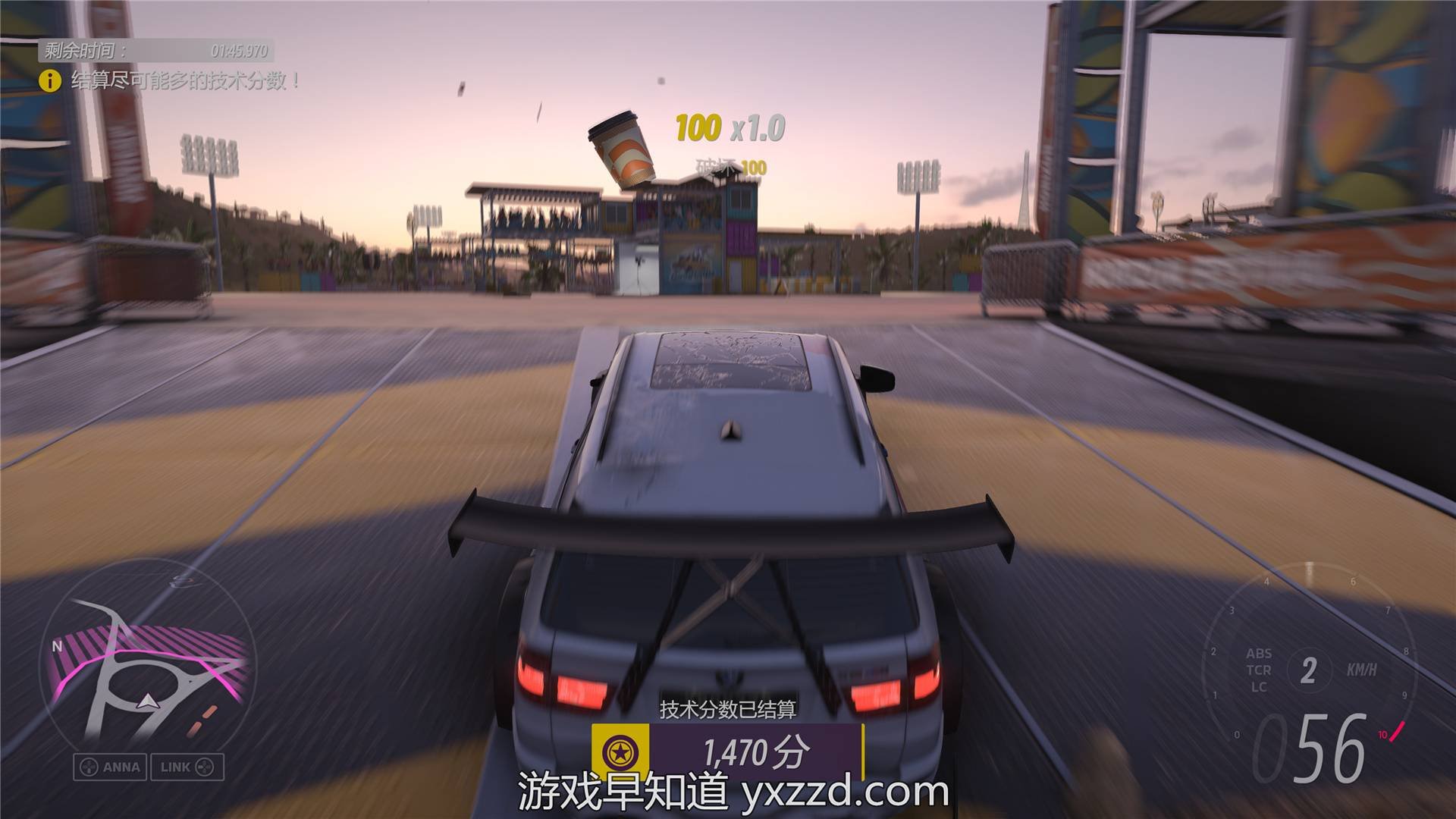Toggle the TCR traction control indicator
This screenshot has width=1456, height=819.
pyautogui.click(x=1259, y=670)
